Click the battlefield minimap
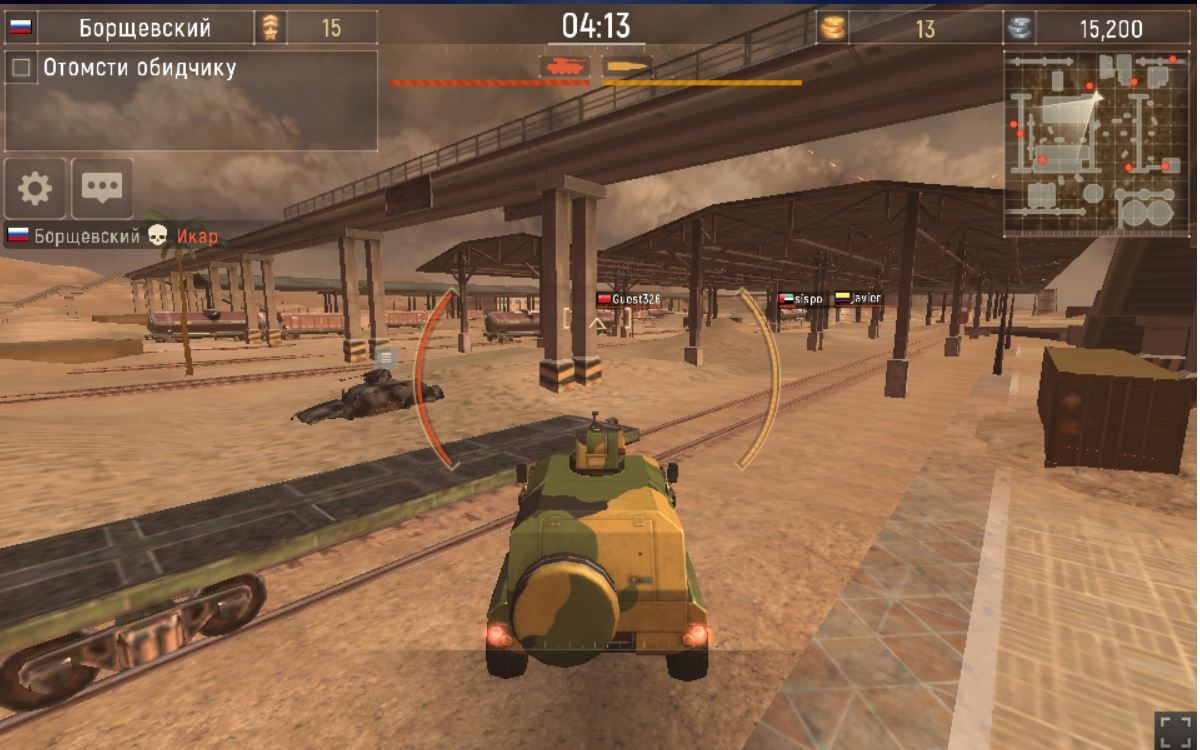 tap(1097, 144)
